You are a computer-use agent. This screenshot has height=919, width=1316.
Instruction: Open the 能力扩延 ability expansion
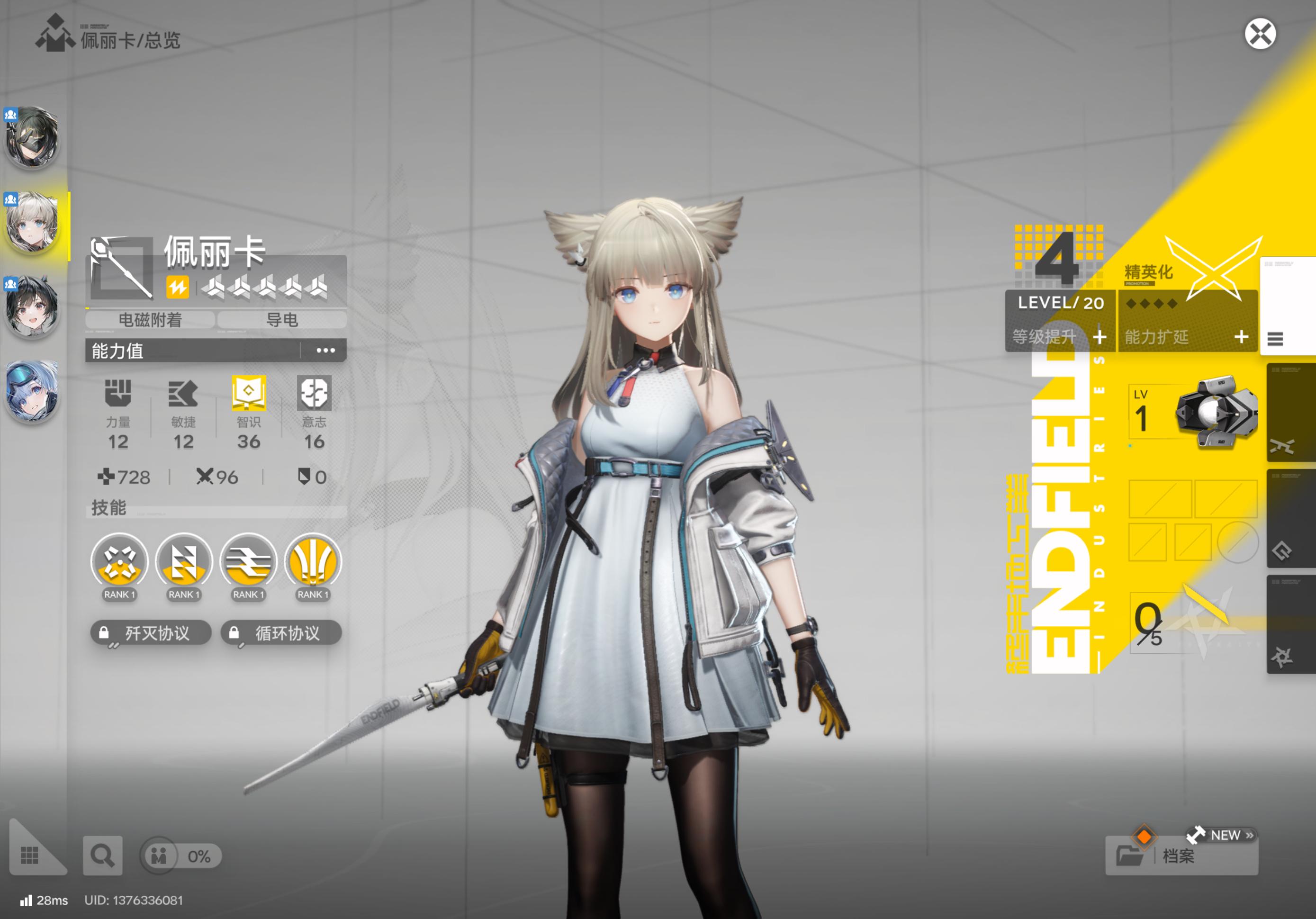[x=1187, y=336]
